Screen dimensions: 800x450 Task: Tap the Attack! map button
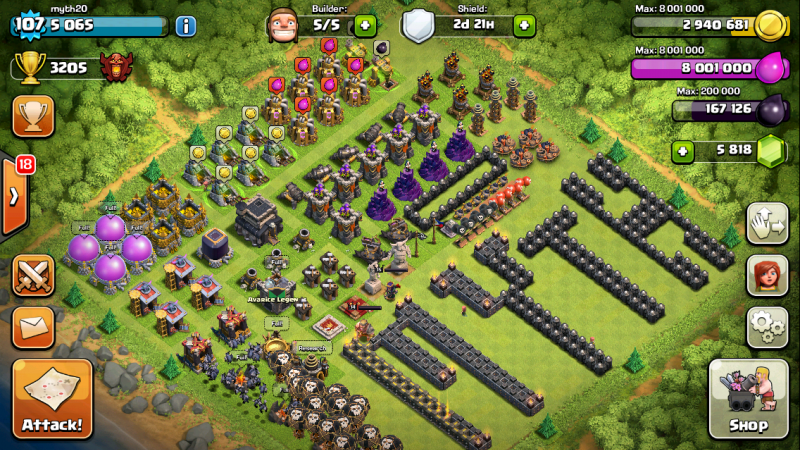click(x=52, y=399)
